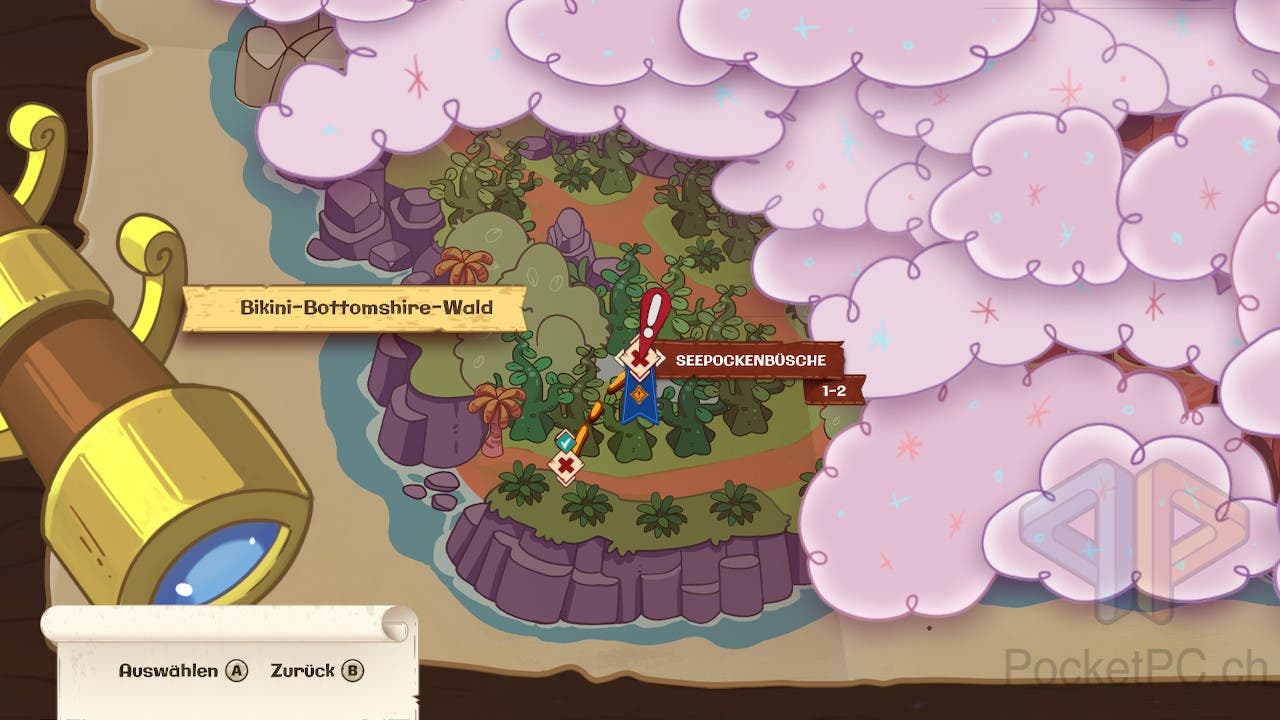Select the Seepockenbüsche level marker with exclamation mark

point(636,357)
